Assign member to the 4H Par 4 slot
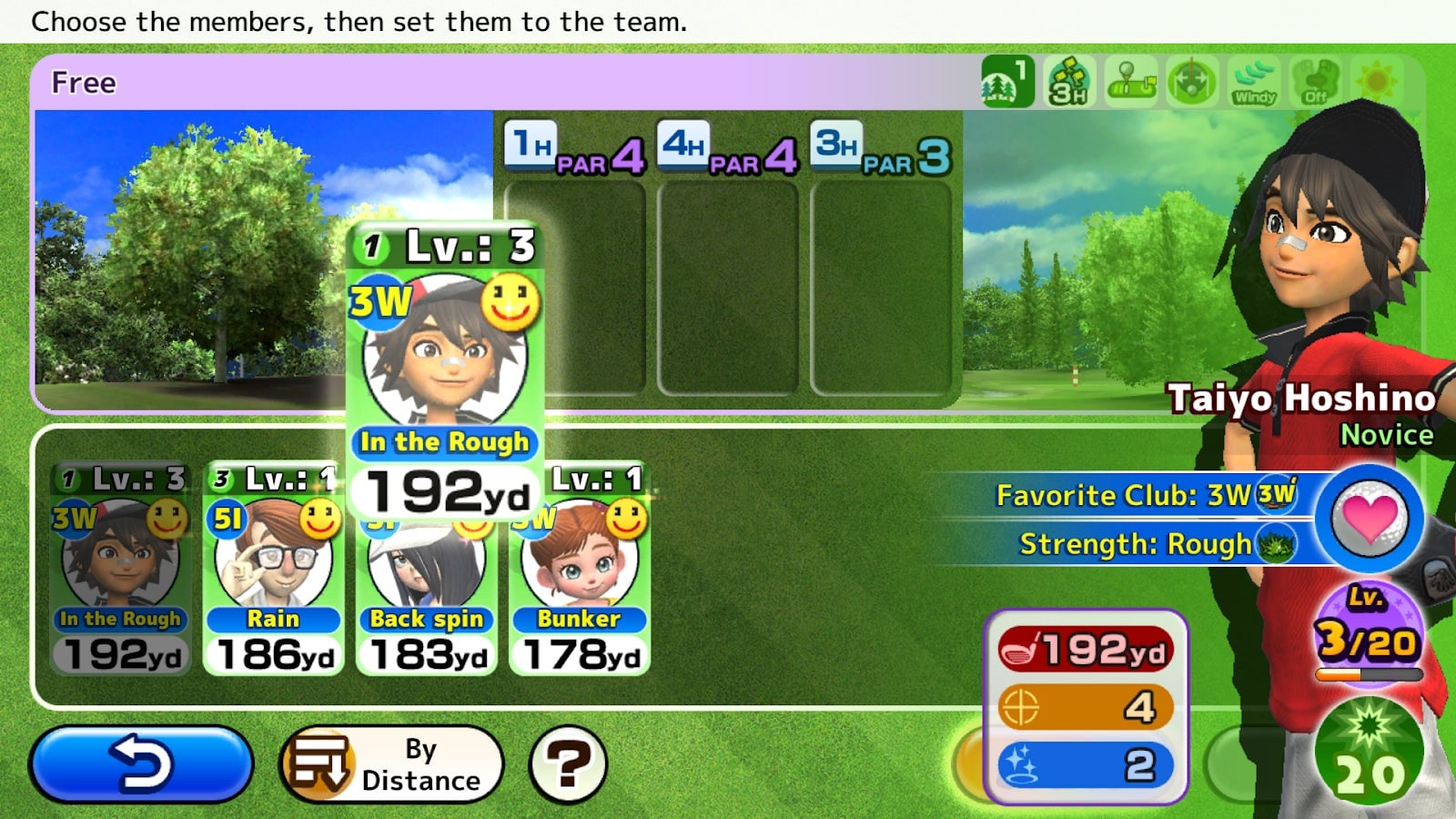1456x819 pixels. 727,288
